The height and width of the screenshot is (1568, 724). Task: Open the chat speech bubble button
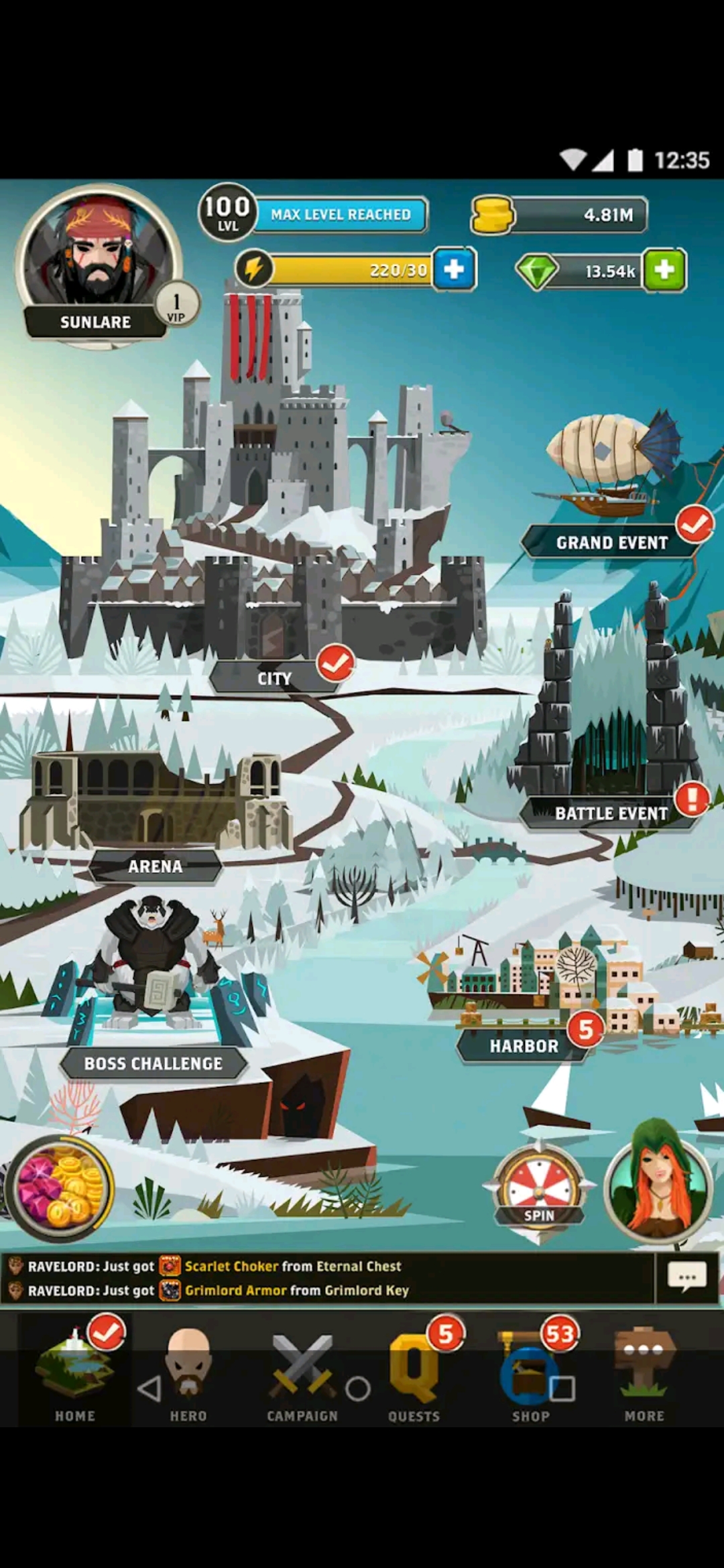tap(687, 1277)
